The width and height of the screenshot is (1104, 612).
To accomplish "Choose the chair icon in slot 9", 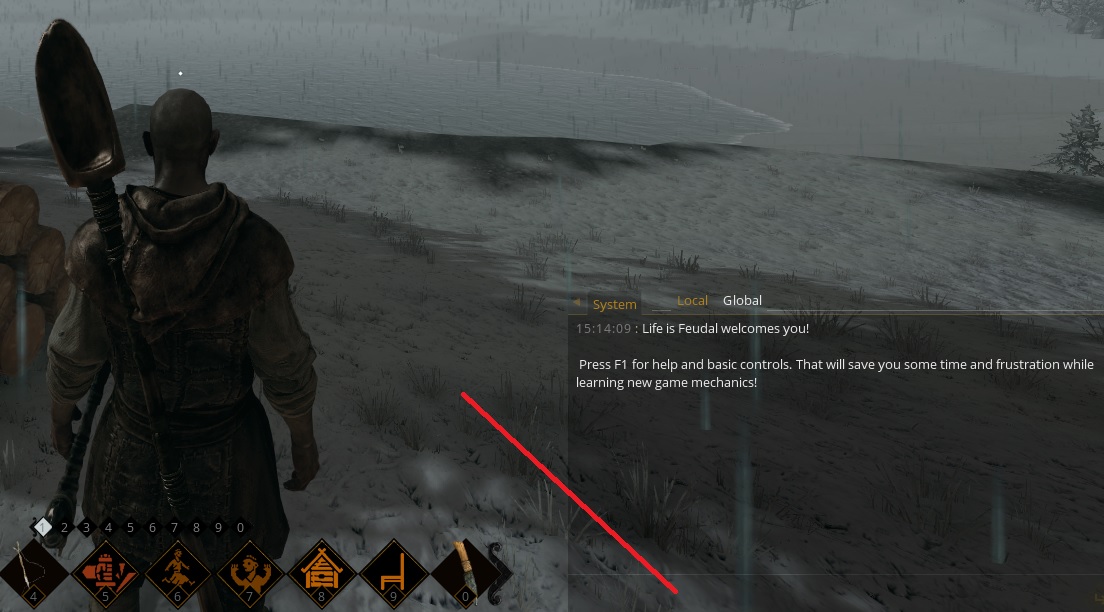I will click(393, 574).
